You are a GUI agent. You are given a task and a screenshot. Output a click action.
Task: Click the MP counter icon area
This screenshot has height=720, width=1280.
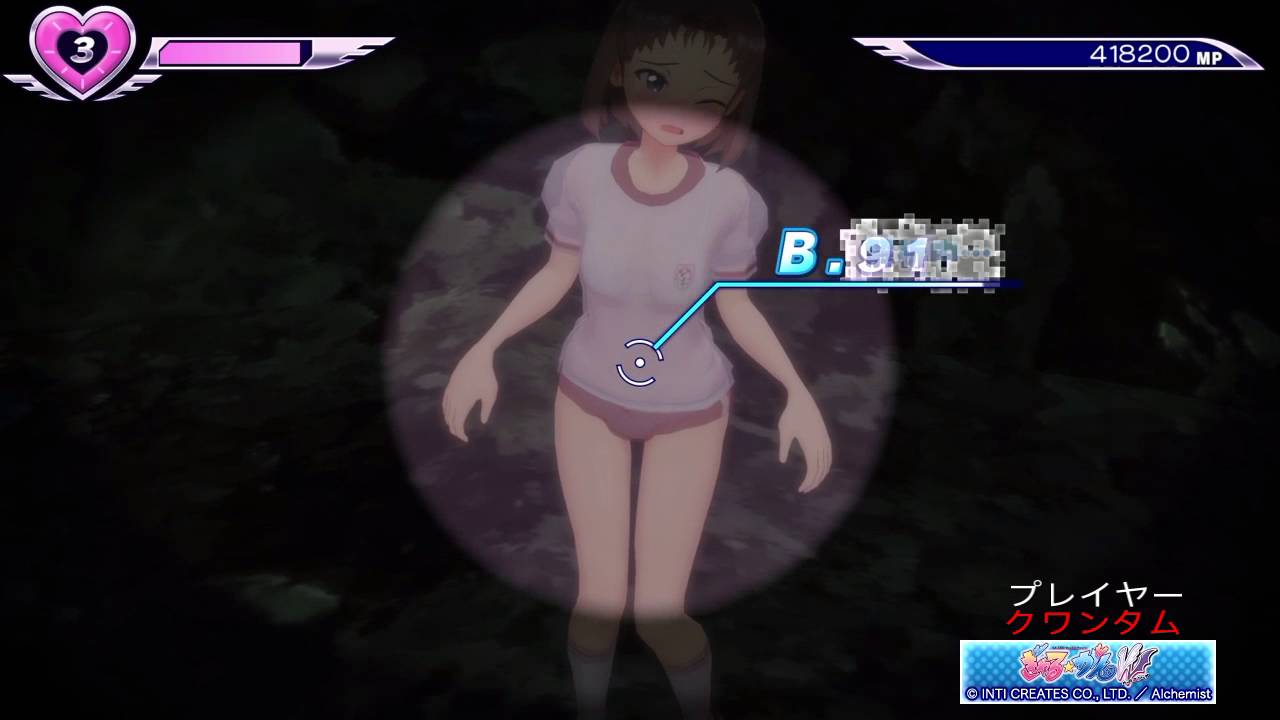1211,57
